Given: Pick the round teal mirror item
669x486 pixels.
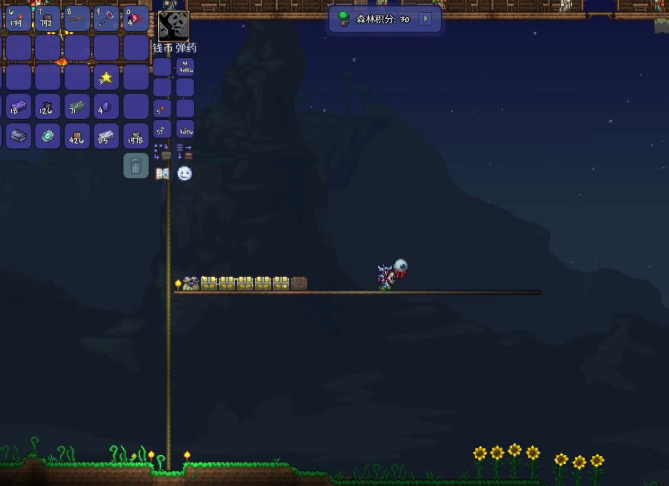Looking at the screenshot, I should click(x=47, y=136).
